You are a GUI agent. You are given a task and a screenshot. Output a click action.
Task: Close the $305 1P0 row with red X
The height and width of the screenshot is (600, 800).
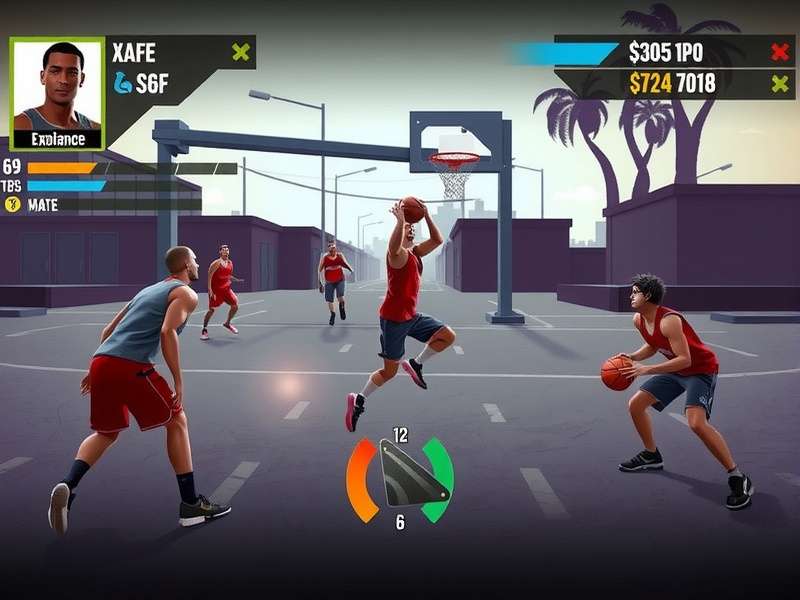click(780, 52)
